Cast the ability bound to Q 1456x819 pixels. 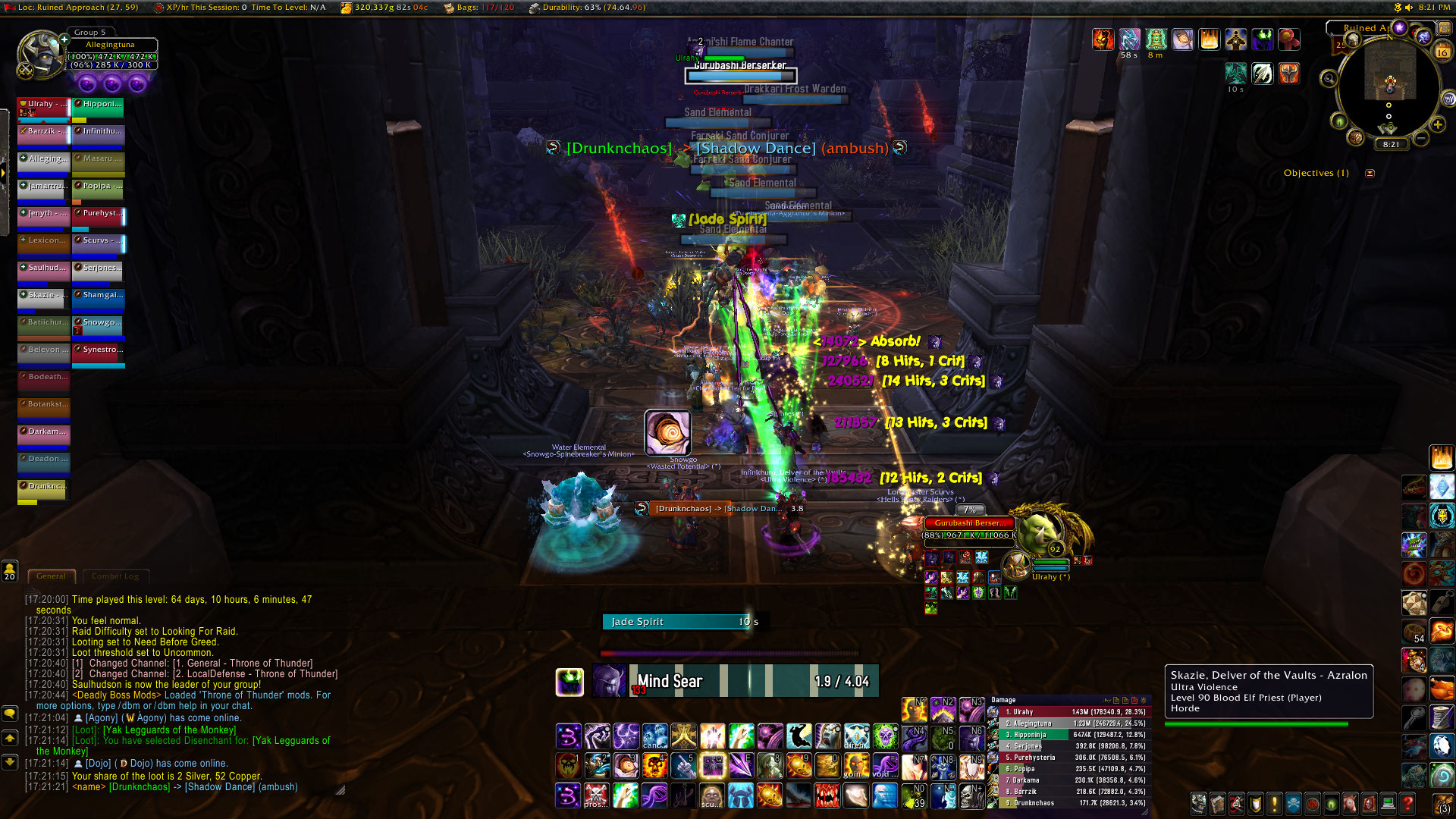(712, 766)
